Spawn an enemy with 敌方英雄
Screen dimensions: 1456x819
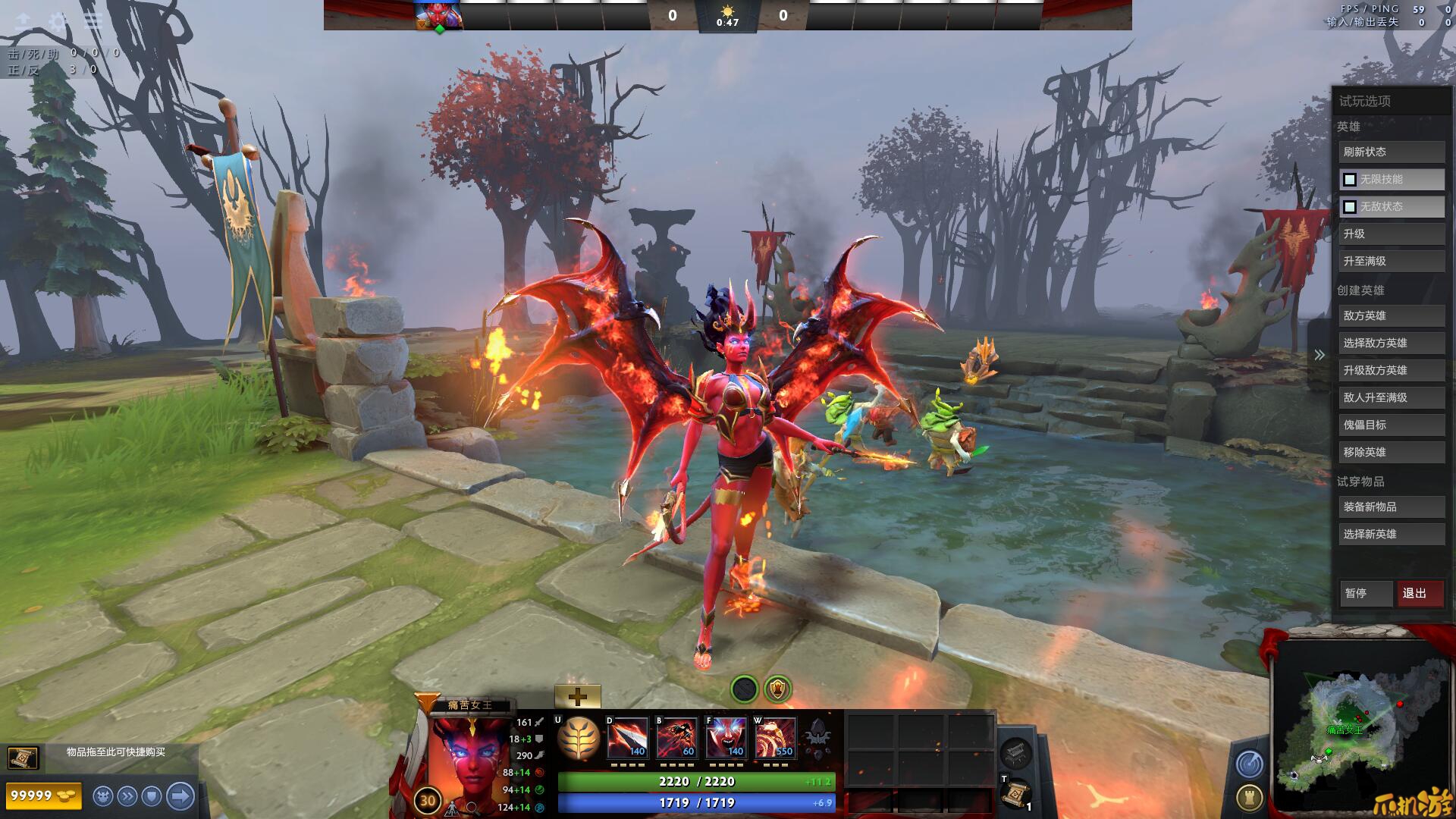1391,315
